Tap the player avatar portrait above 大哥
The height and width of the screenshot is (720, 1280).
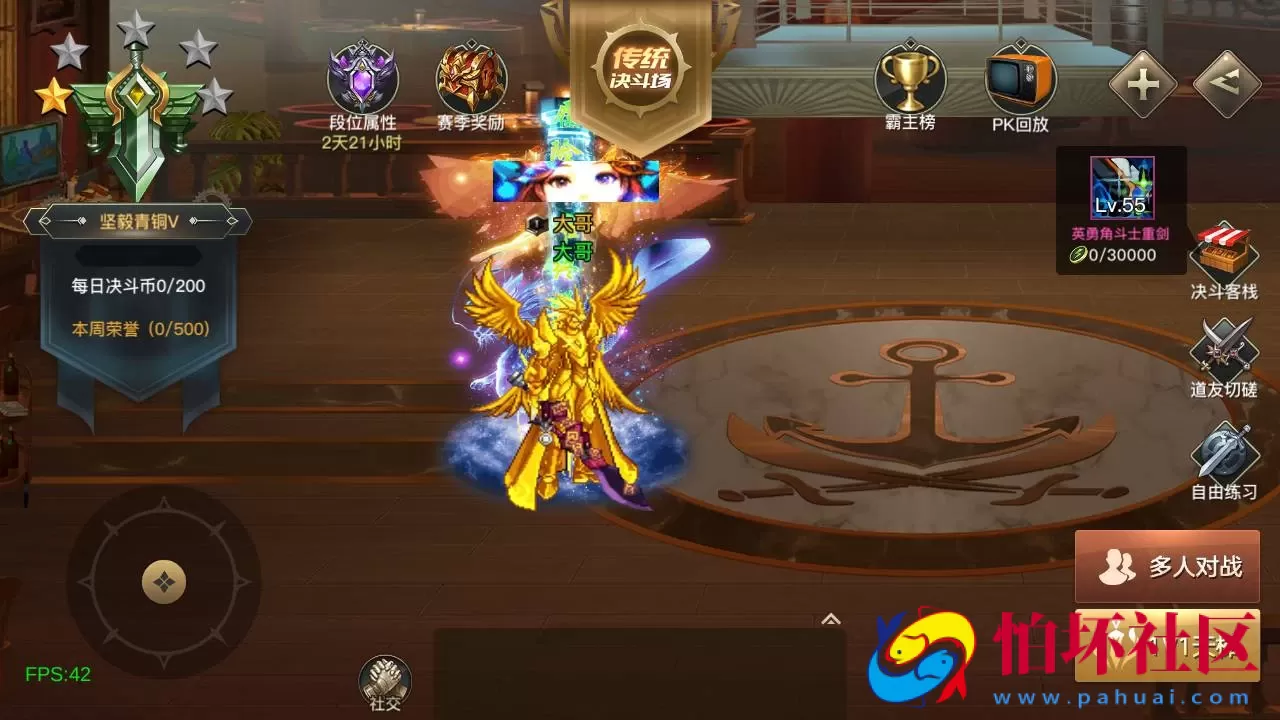tap(575, 180)
